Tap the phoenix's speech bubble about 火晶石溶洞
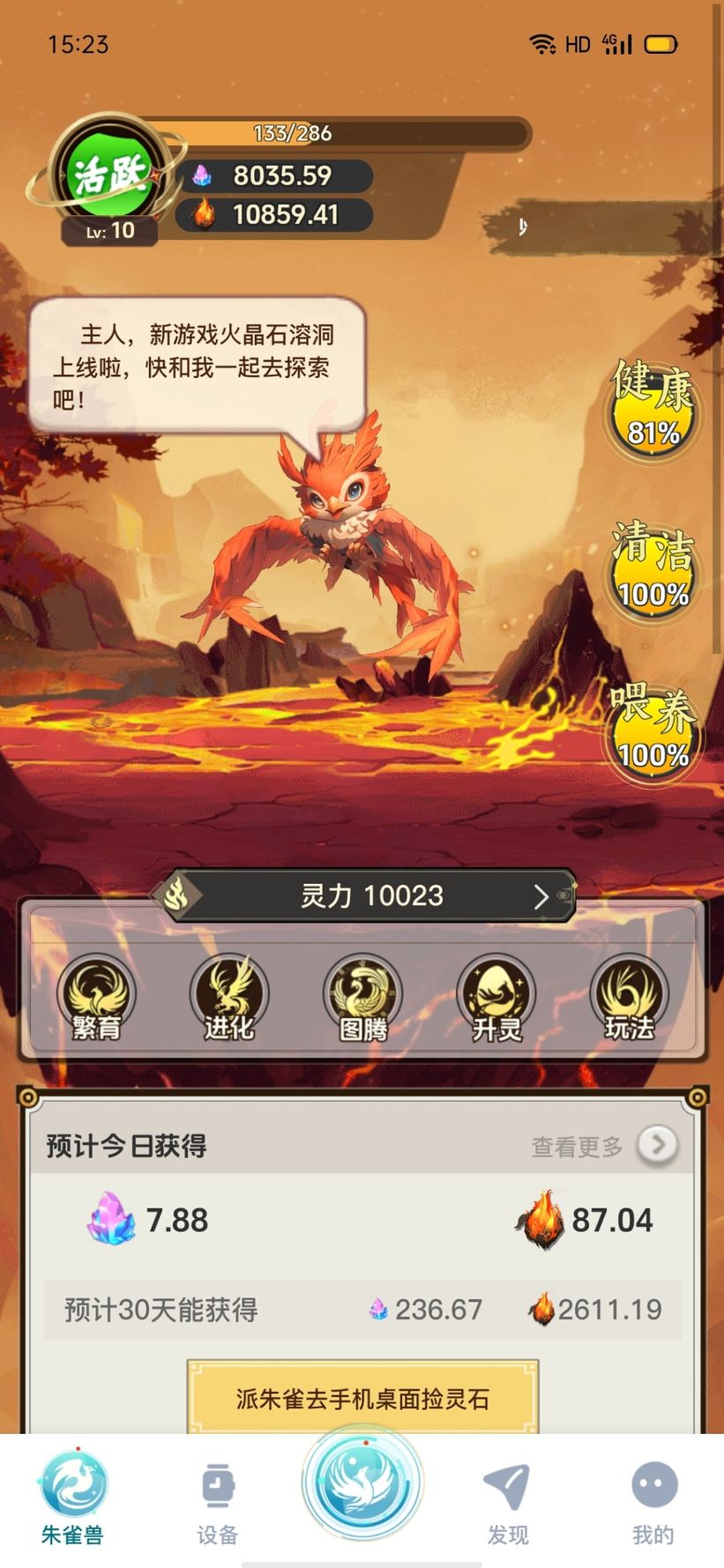Image resolution: width=724 pixels, height=1568 pixels. tap(196, 366)
